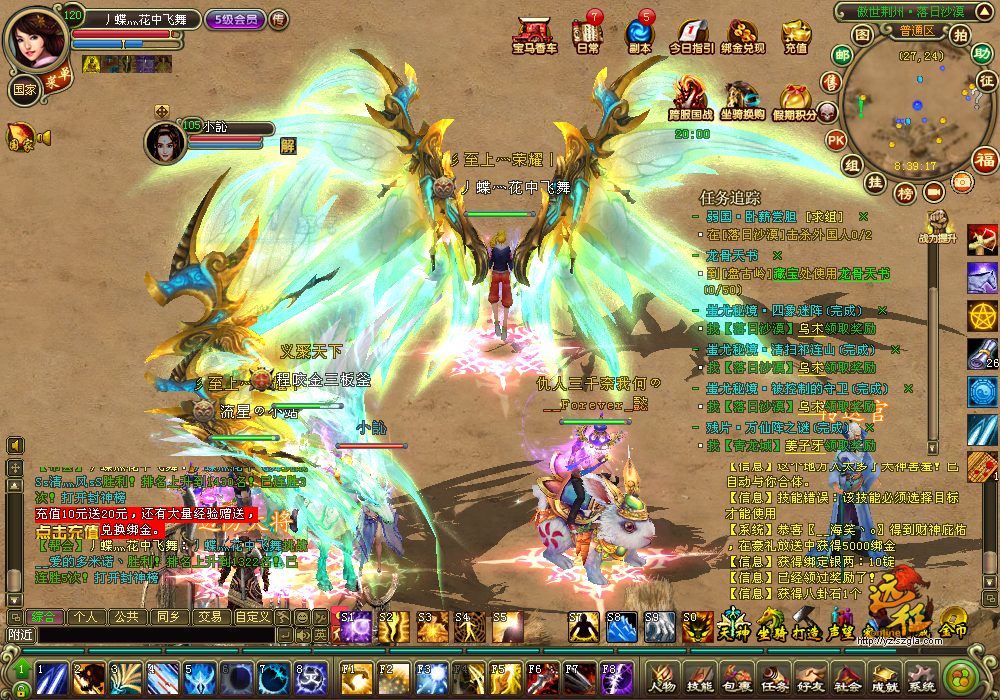The width and height of the screenshot is (1000, 700).
Task: Open the 宝马香车 carriage event icon
Action: point(535,34)
